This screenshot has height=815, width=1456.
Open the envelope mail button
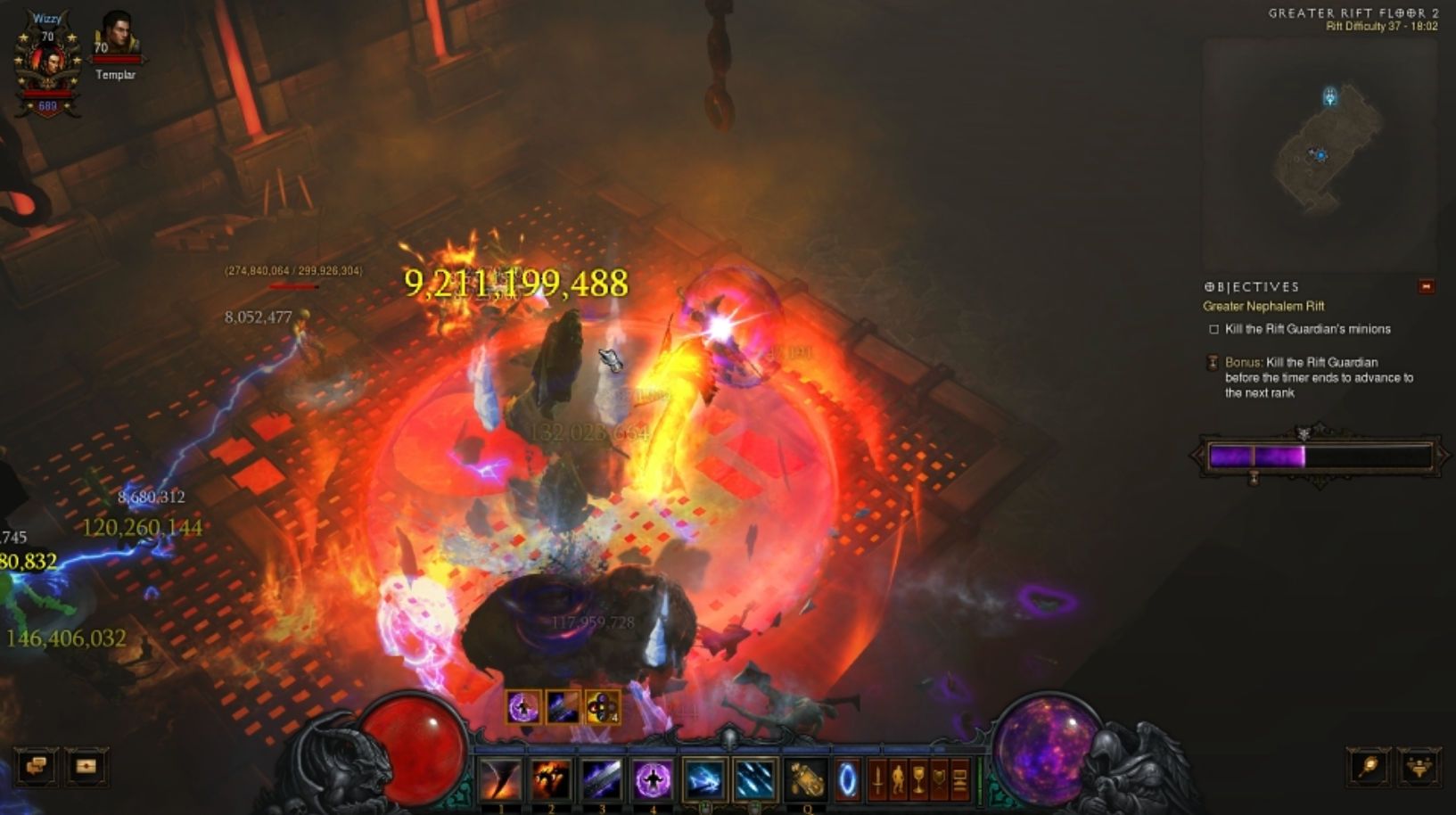(86, 766)
